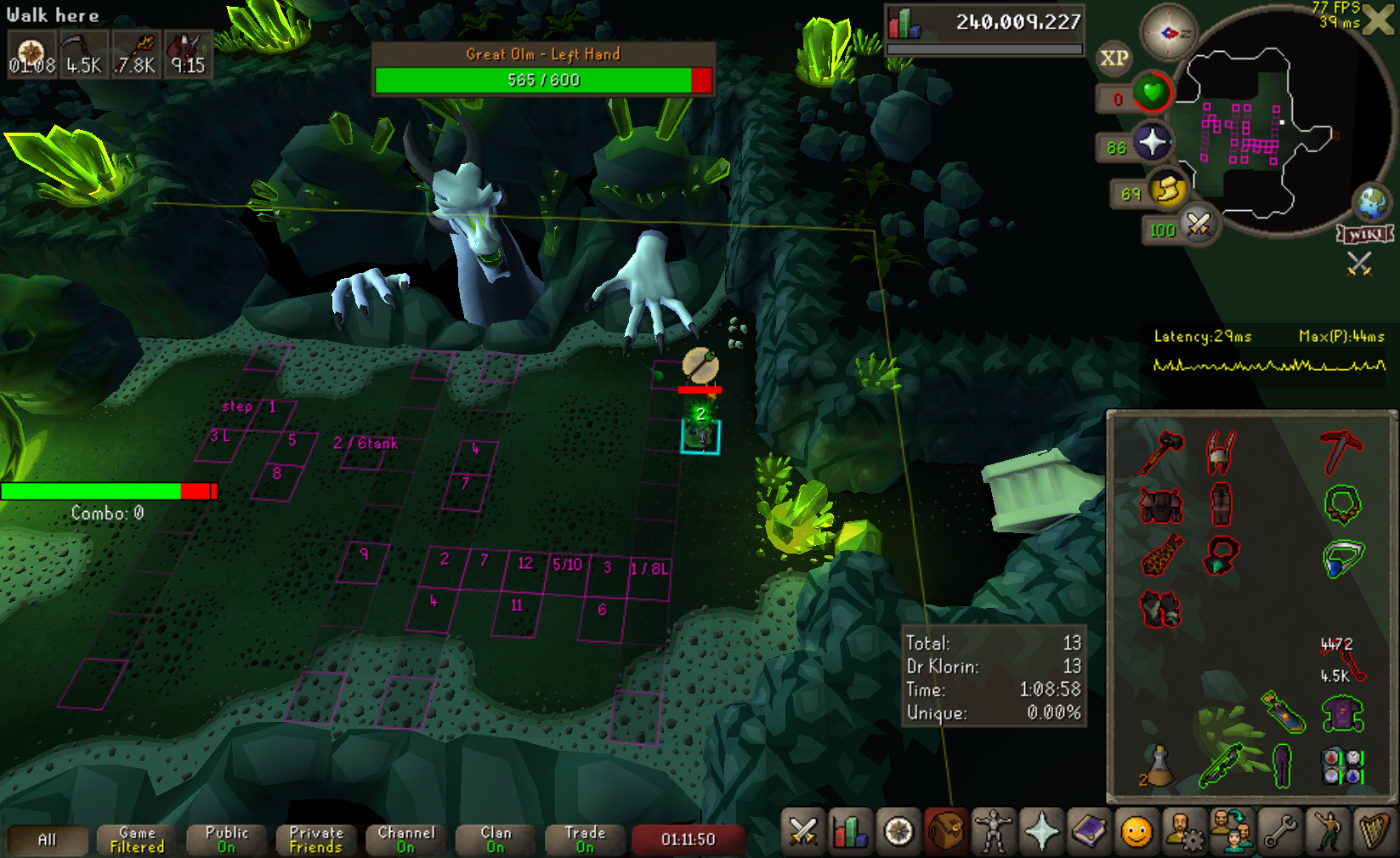Viewport: 1400px width, 858px height.
Task: Click the Wiki lookup banner
Action: coord(1366,234)
